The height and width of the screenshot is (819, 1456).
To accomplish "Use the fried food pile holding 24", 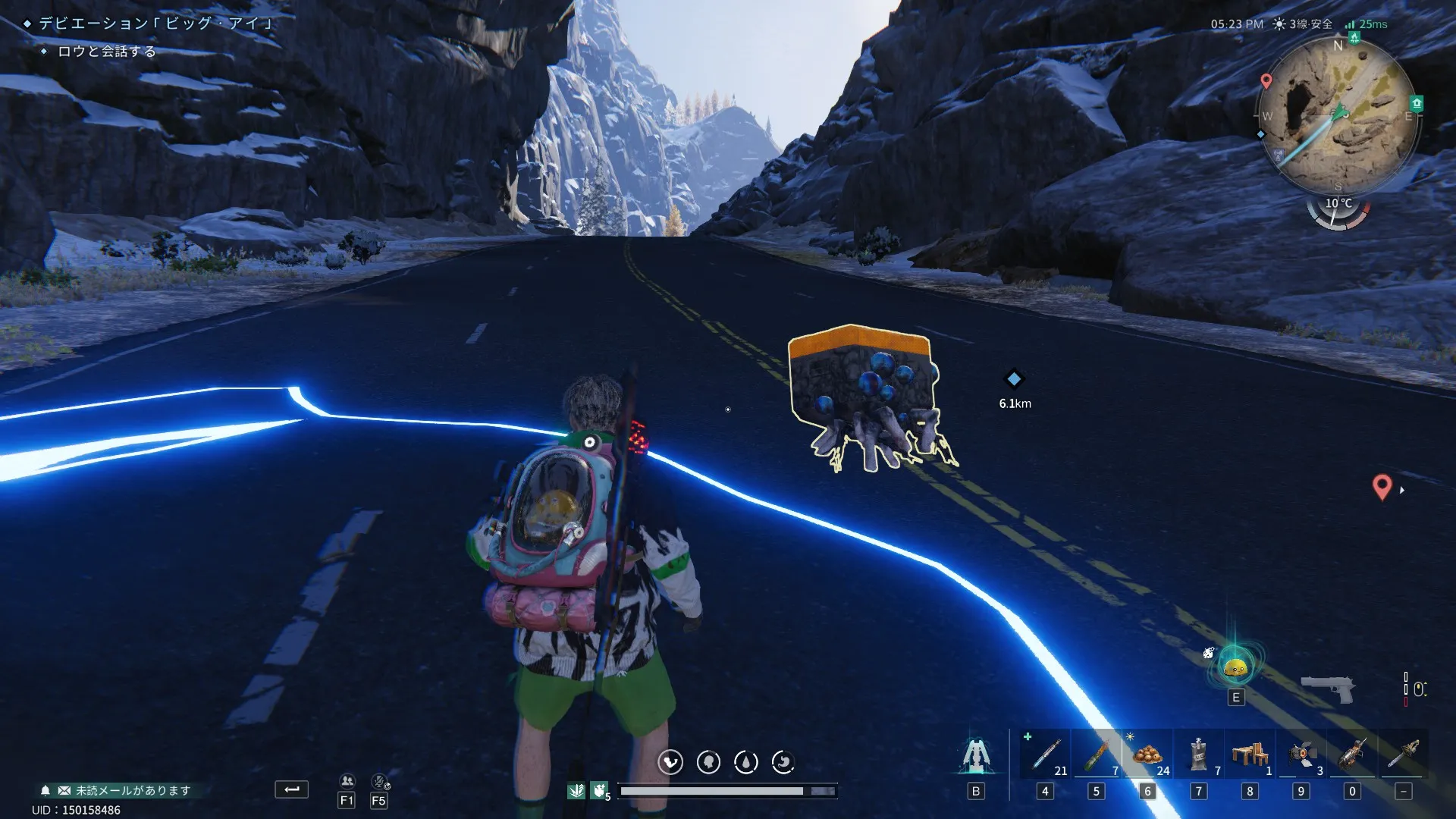I will pos(1147,755).
